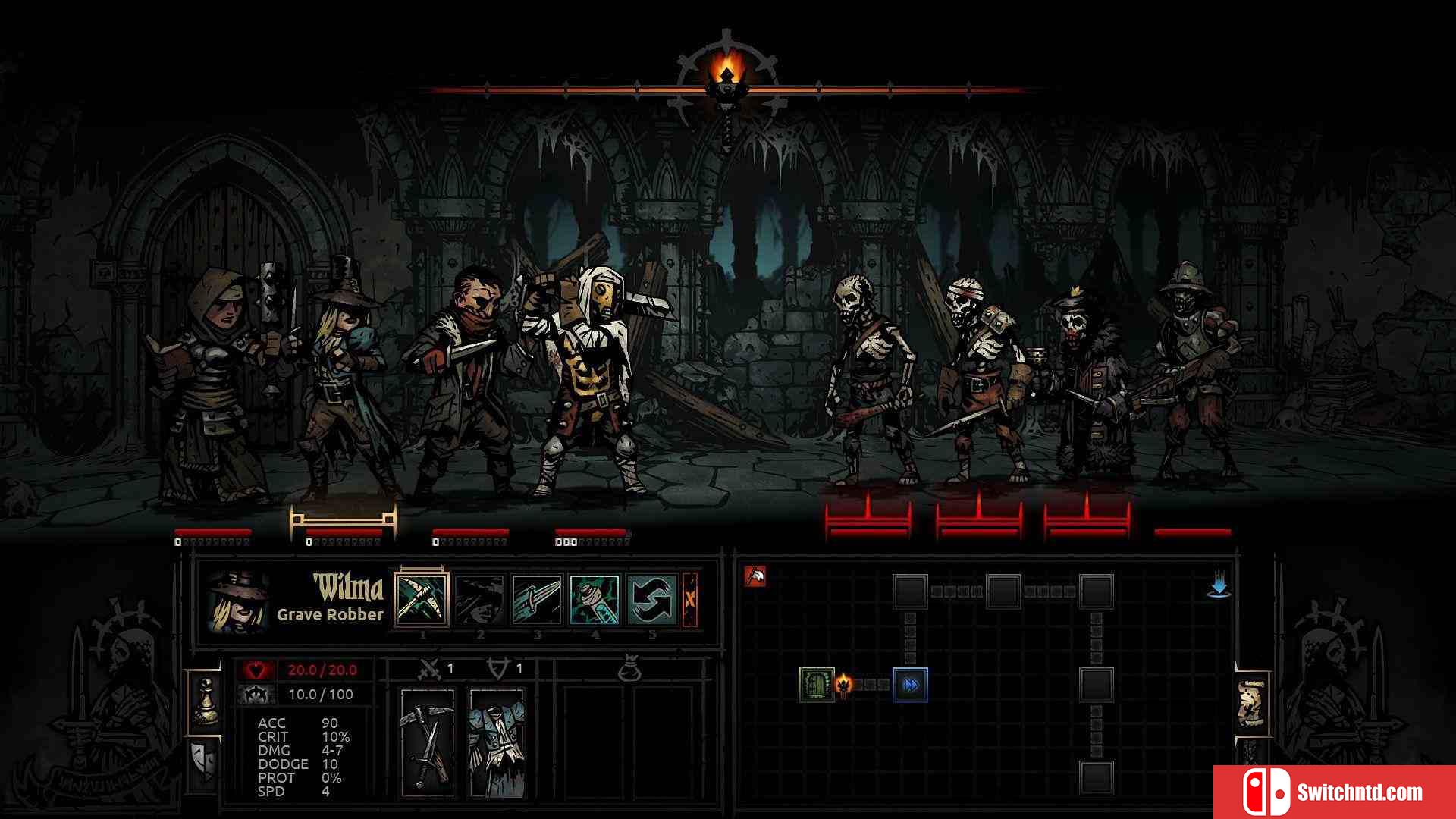This screenshot has width=1456, height=819.
Task: Select the crossed pickaxe attack skill
Action: click(422, 599)
